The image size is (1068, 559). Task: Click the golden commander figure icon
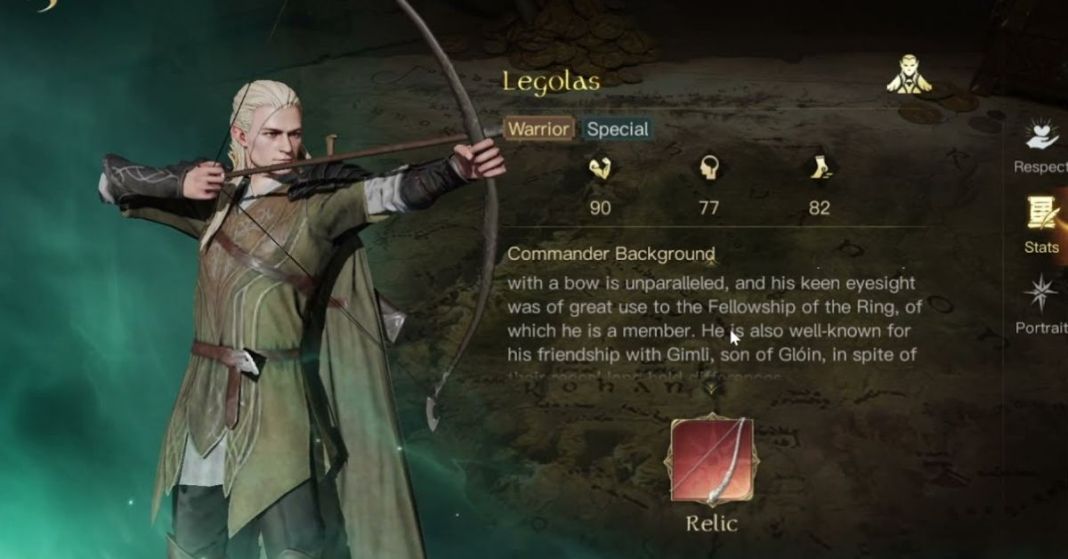pyautogui.click(x=909, y=75)
